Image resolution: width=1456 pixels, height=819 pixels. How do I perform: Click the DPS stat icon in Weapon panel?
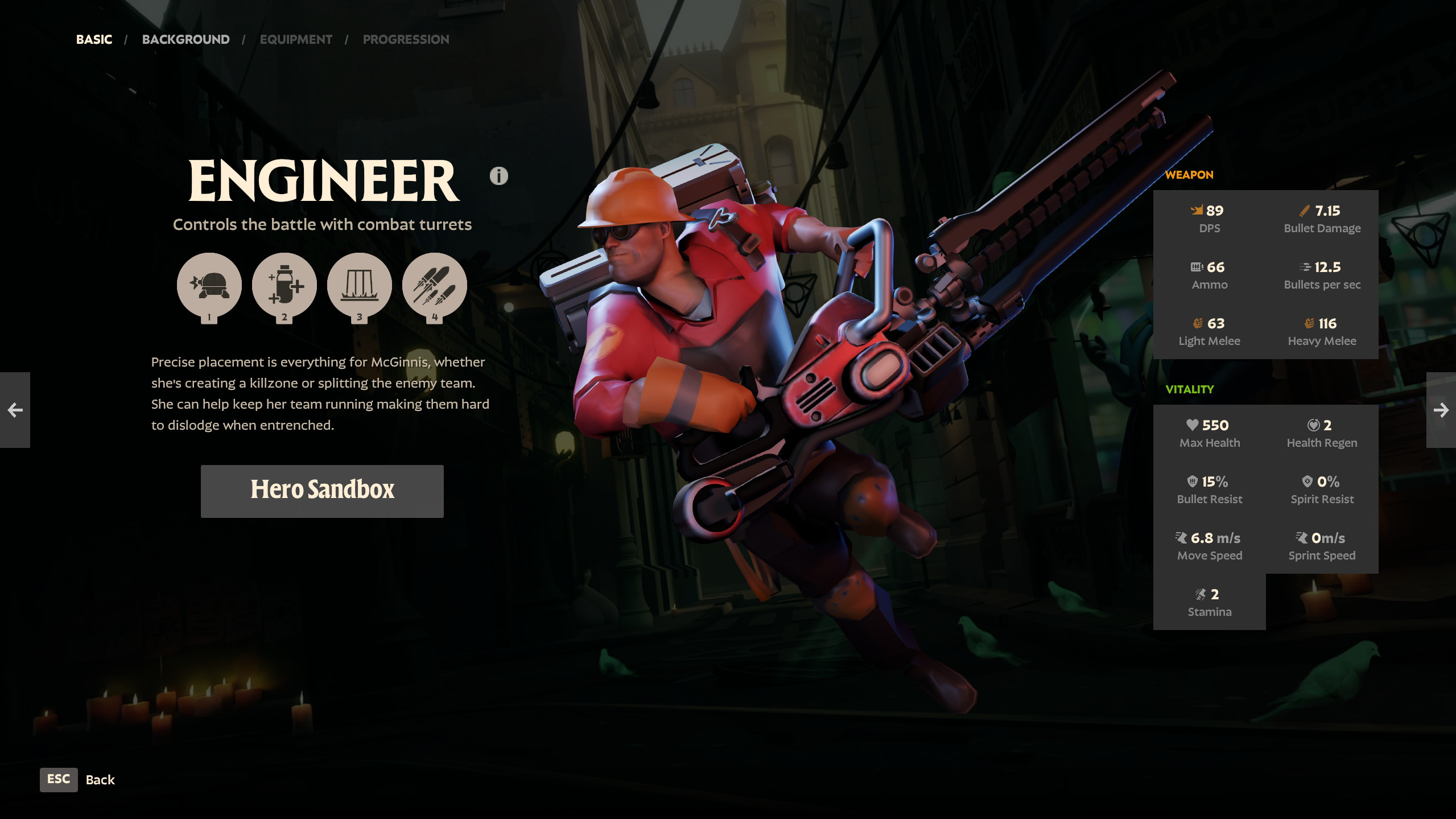click(1197, 210)
